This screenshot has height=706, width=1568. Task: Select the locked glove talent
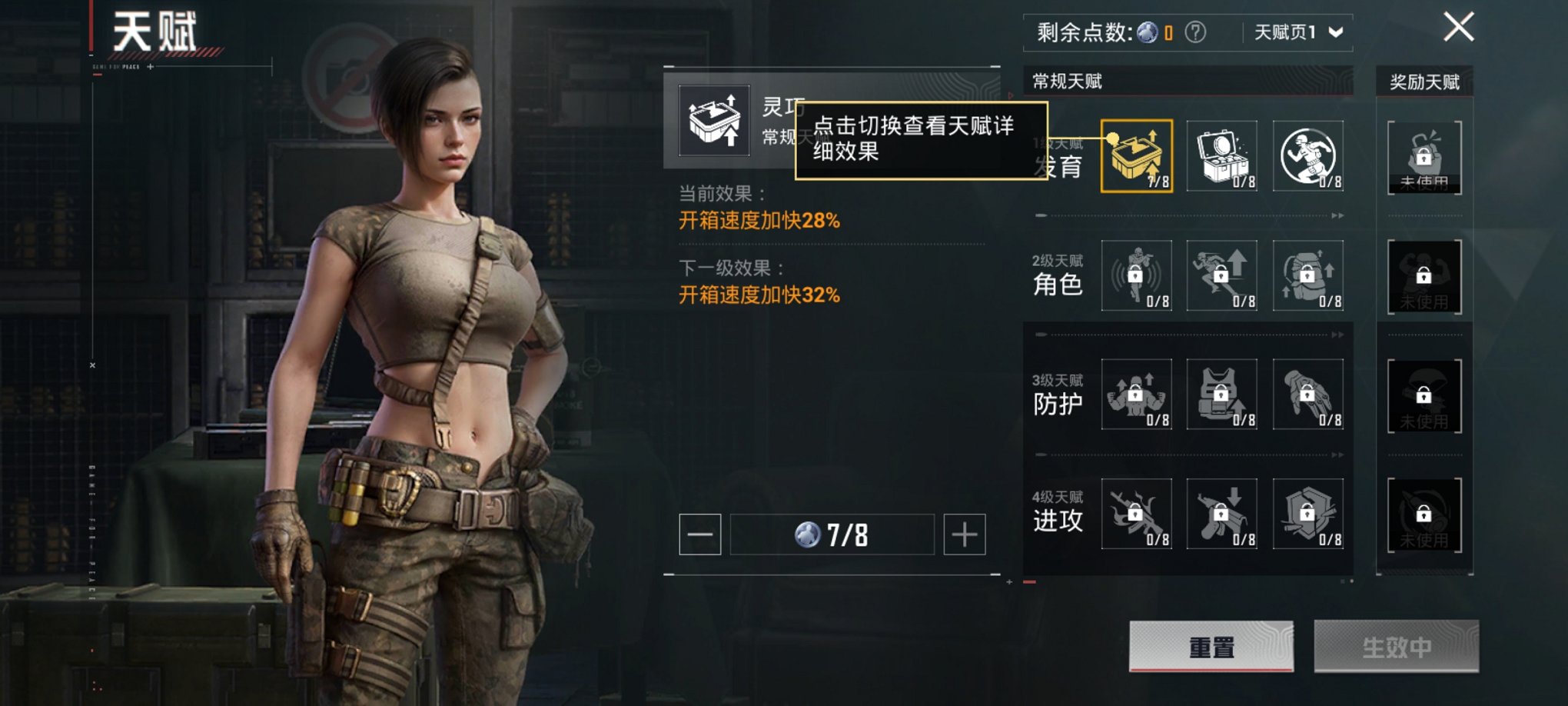tap(1307, 395)
